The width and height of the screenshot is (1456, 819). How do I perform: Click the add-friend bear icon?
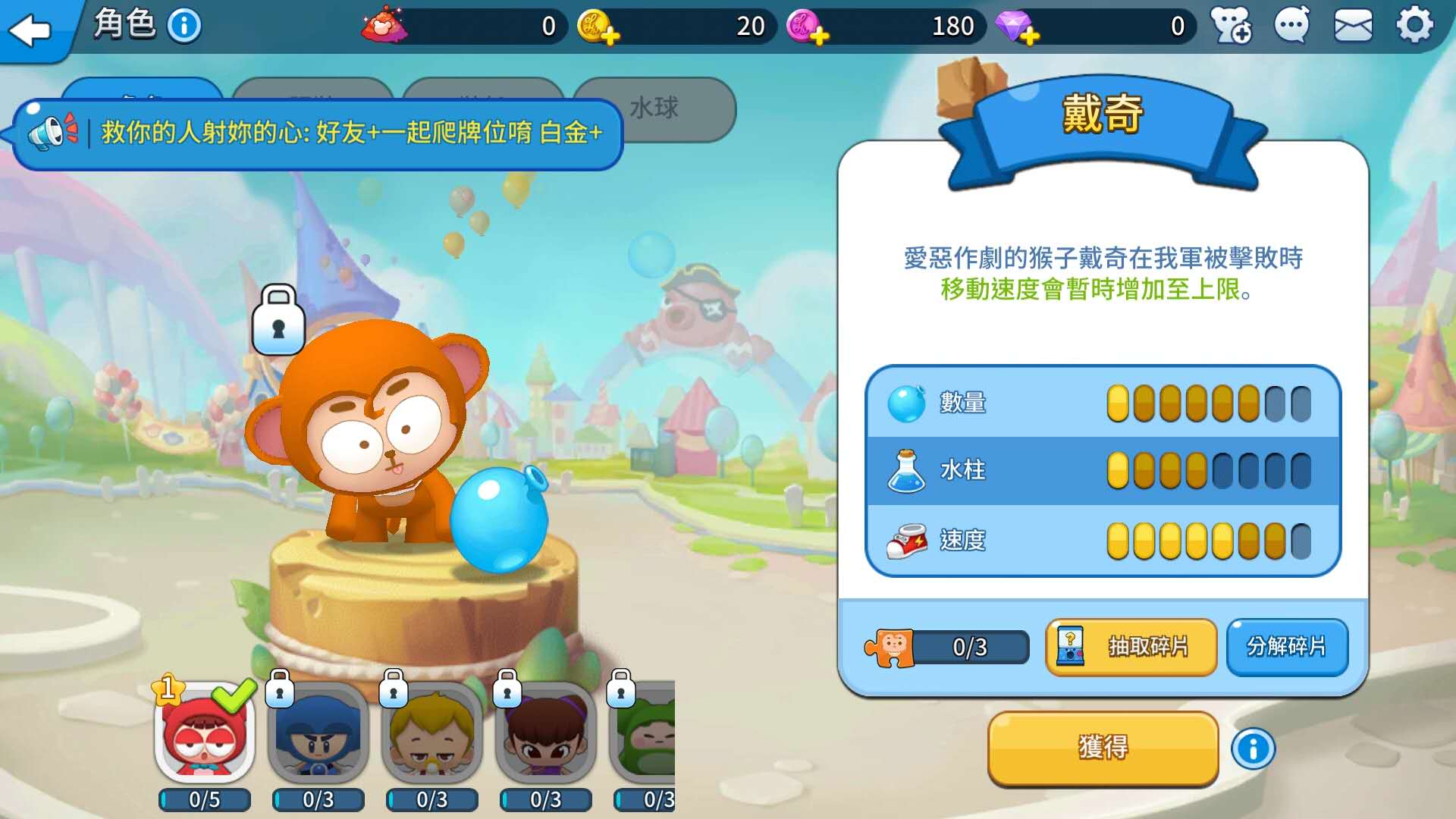(1228, 25)
